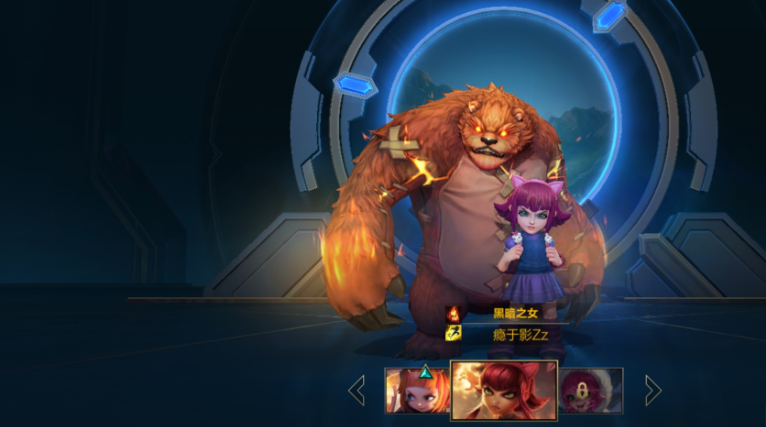Choose the locked pink-haired skin thumbnail

(x=591, y=390)
